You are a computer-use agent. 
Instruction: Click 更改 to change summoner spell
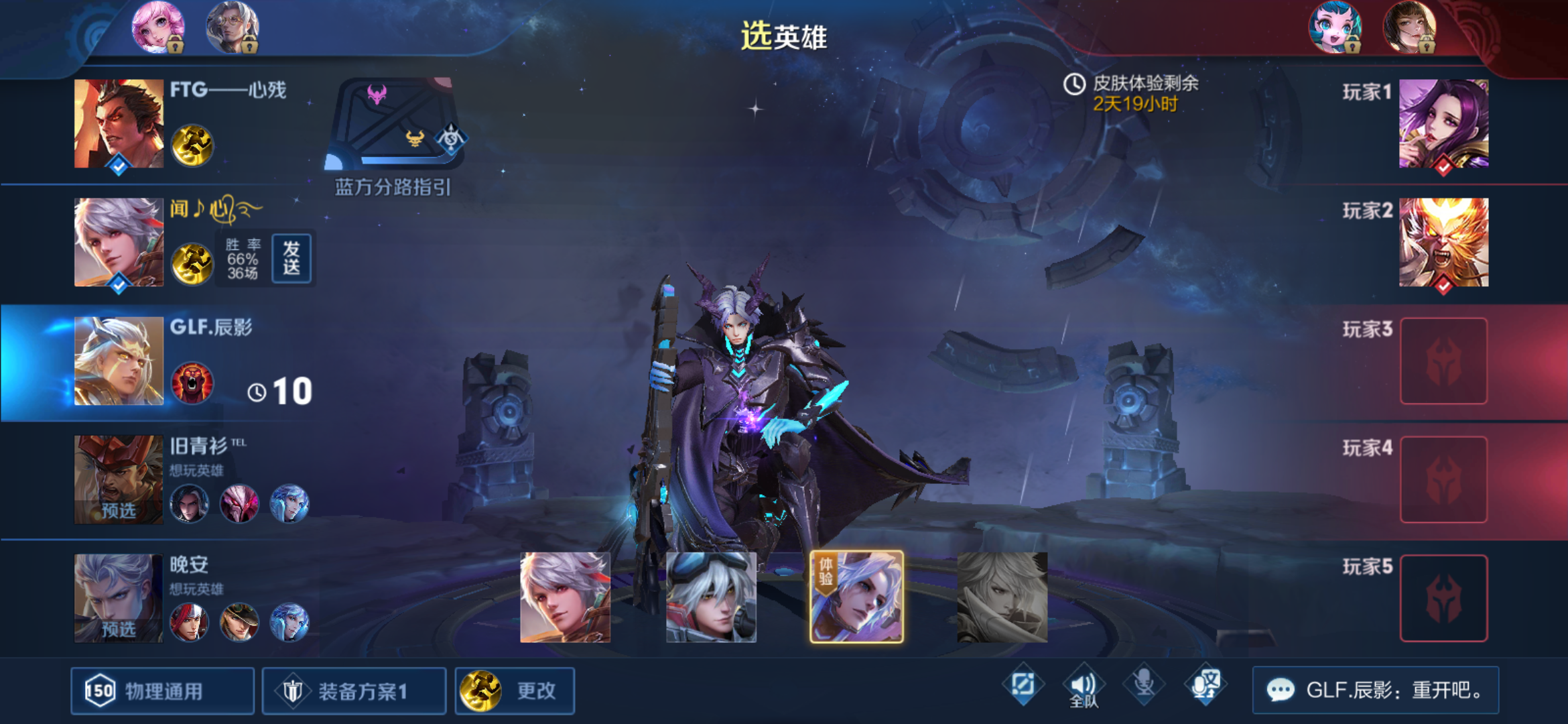pyautogui.click(x=515, y=690)
